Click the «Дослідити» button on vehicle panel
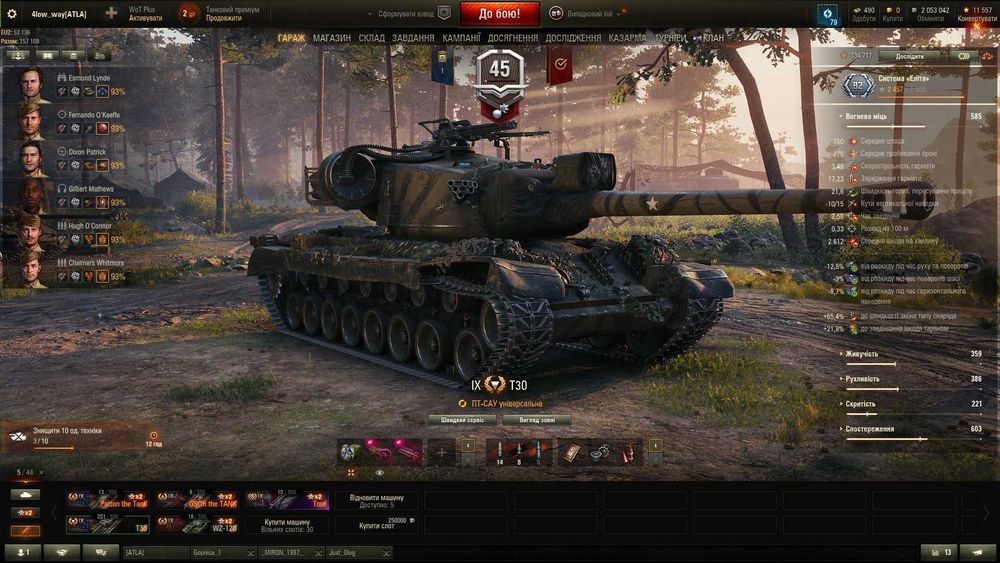The height and width of the screenshot is (563, 1000). (909, 56)
